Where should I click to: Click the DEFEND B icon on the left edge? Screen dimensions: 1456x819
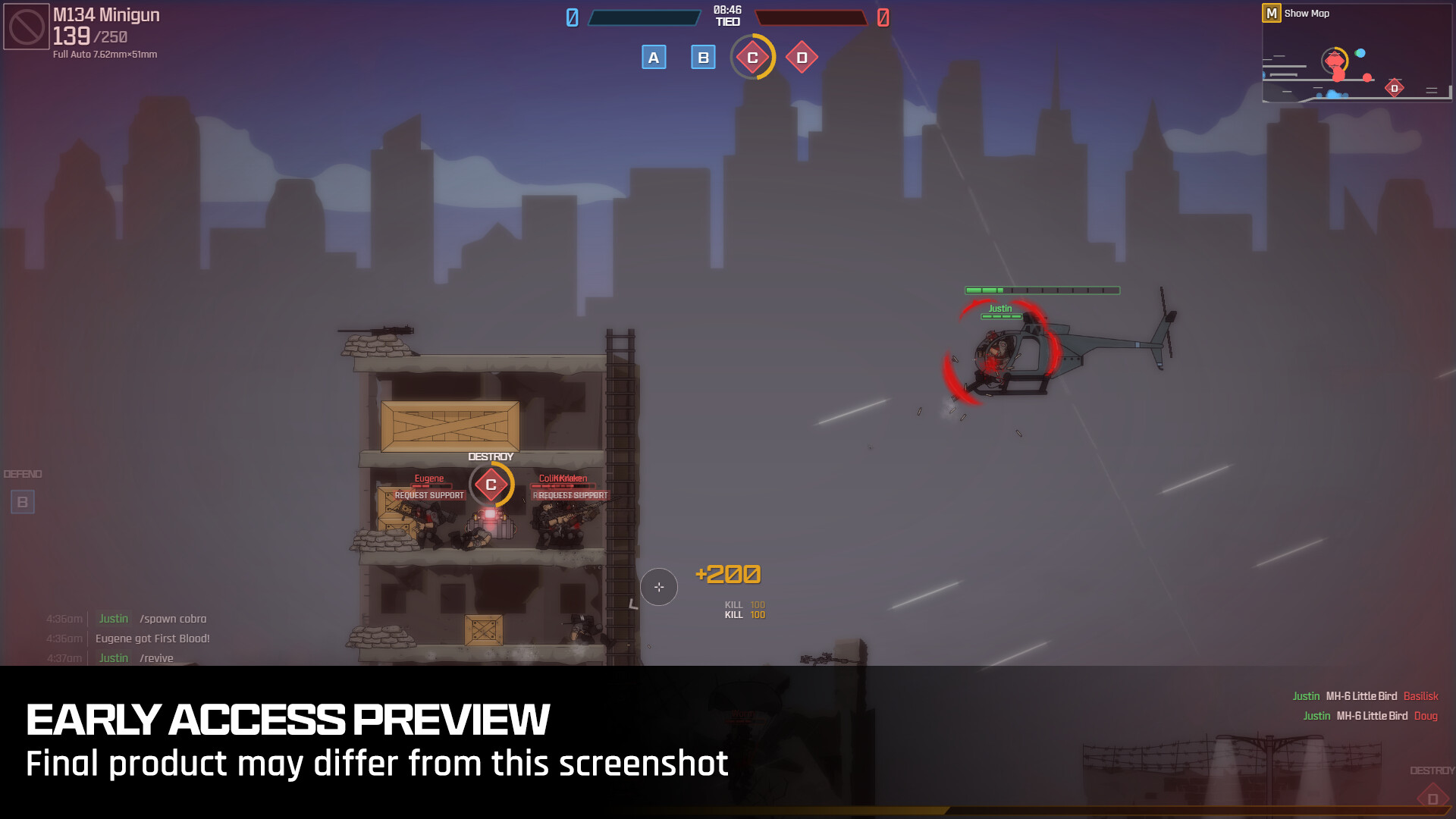[x=23, y=501]
